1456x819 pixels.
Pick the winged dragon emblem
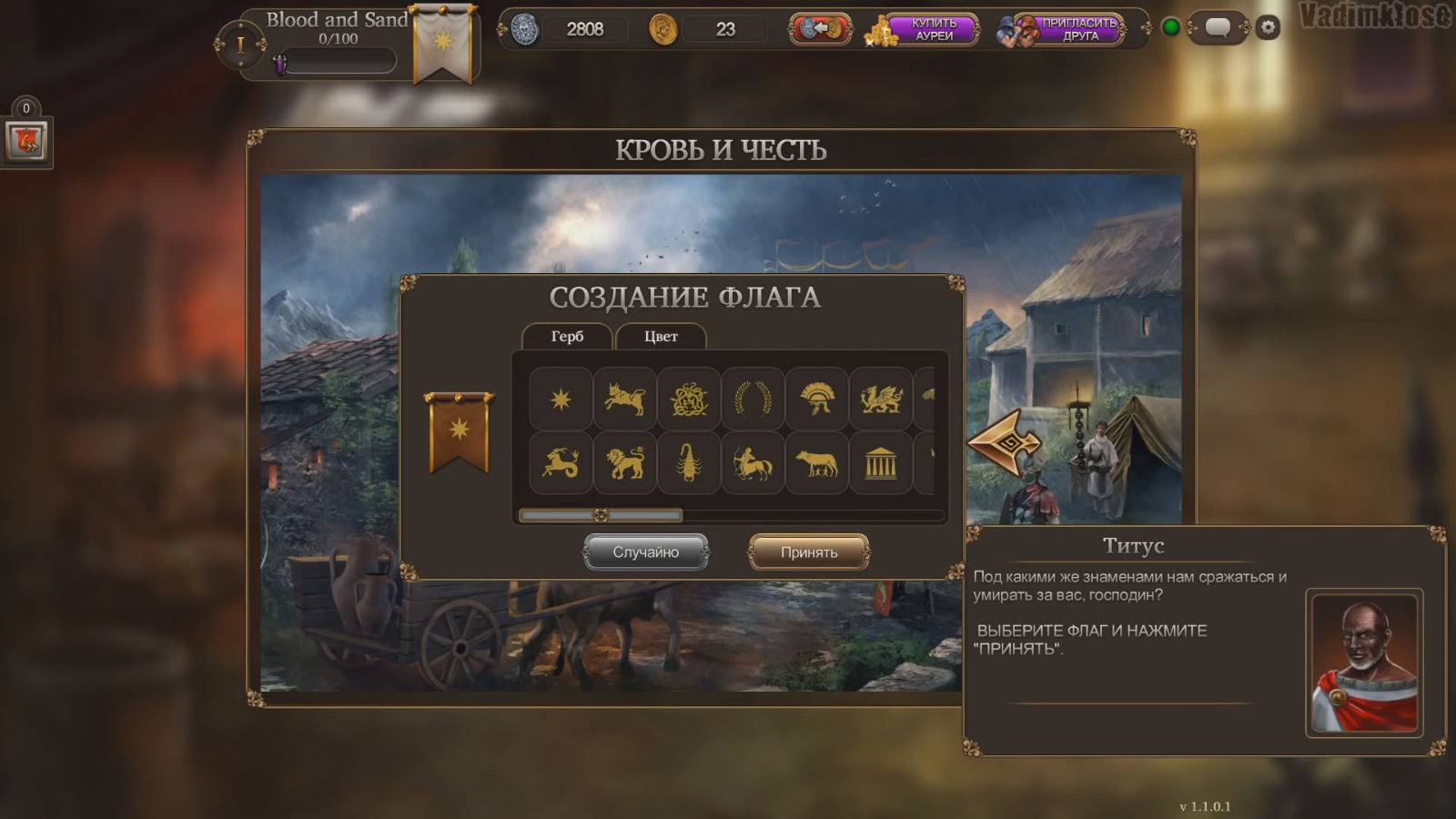click(881, 399)
